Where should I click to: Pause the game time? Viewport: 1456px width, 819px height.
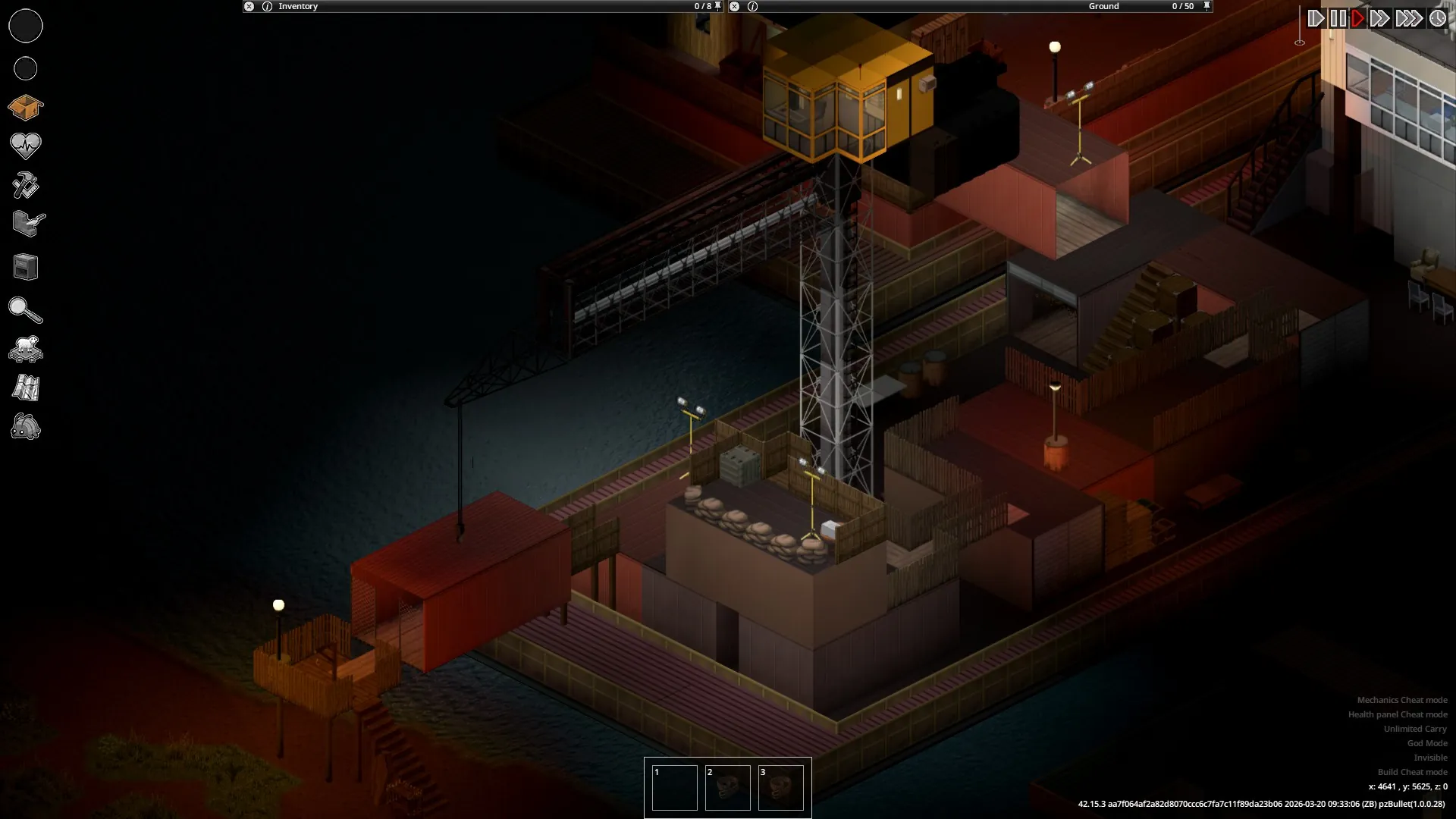1338,18
